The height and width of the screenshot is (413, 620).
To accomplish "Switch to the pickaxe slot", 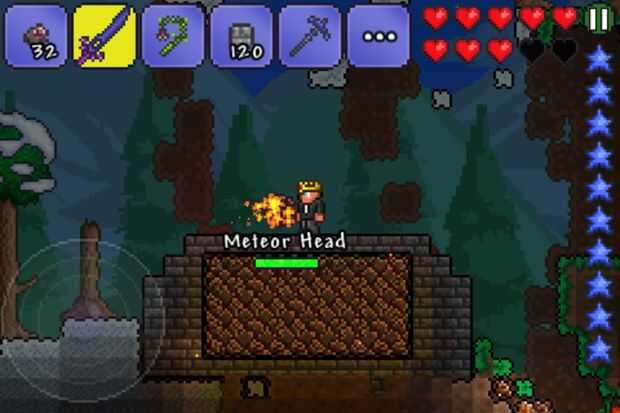I will click(x=309, y=35).
